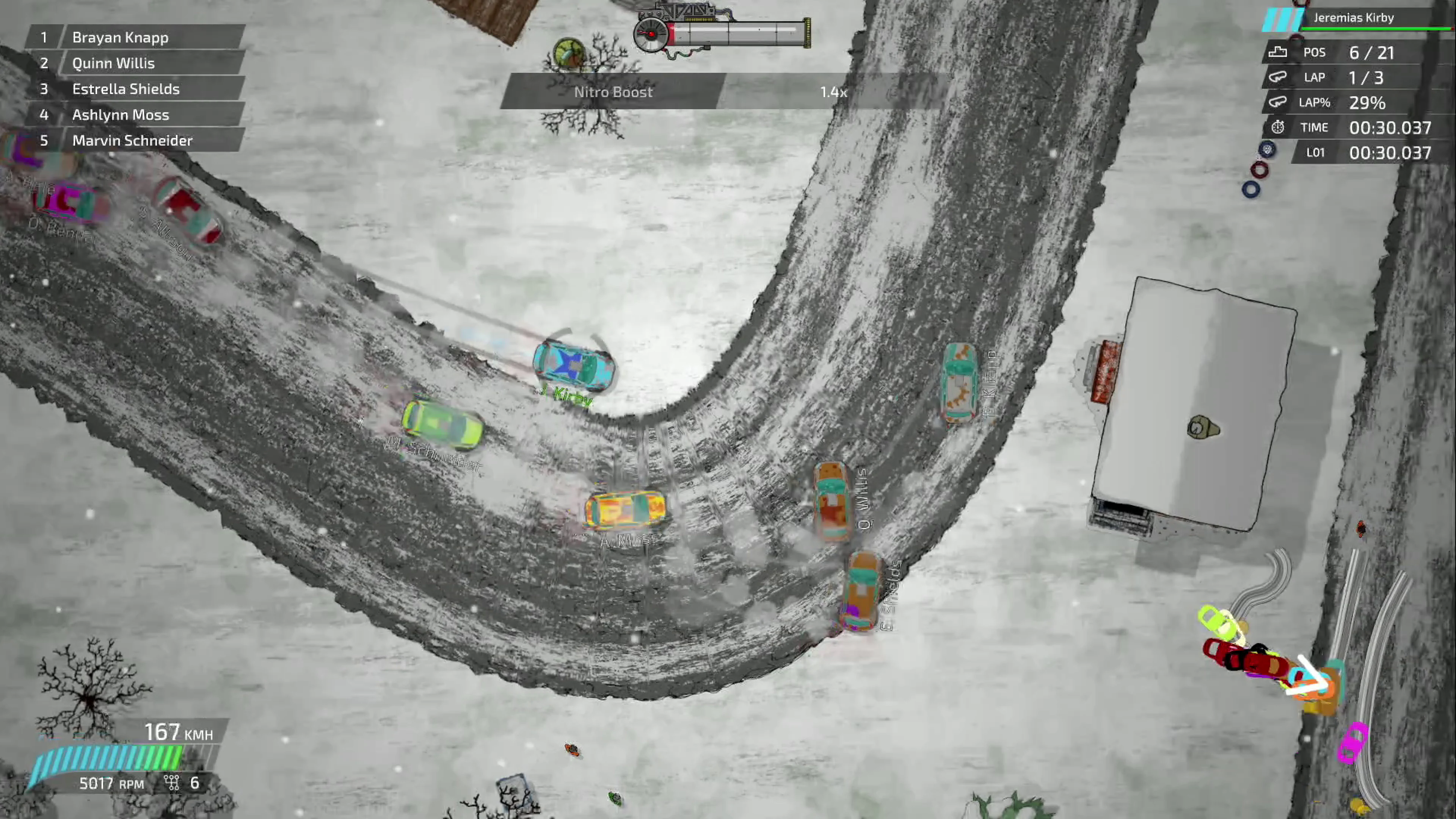
Task: Click the Quinn Willis leaderboard entry
Action: (x=113, y=63)
